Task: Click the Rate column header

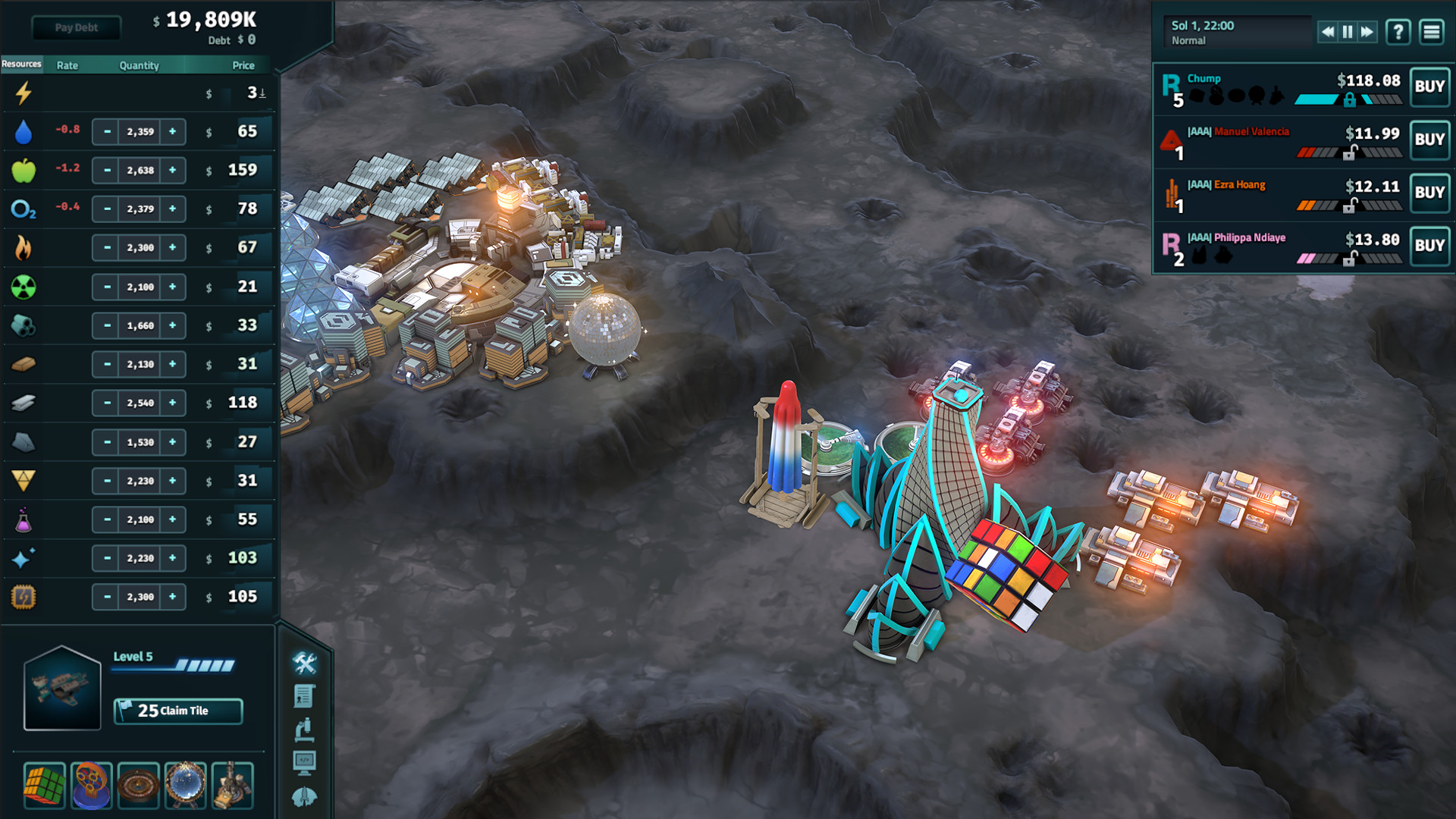Action: [x=66, y=64]
